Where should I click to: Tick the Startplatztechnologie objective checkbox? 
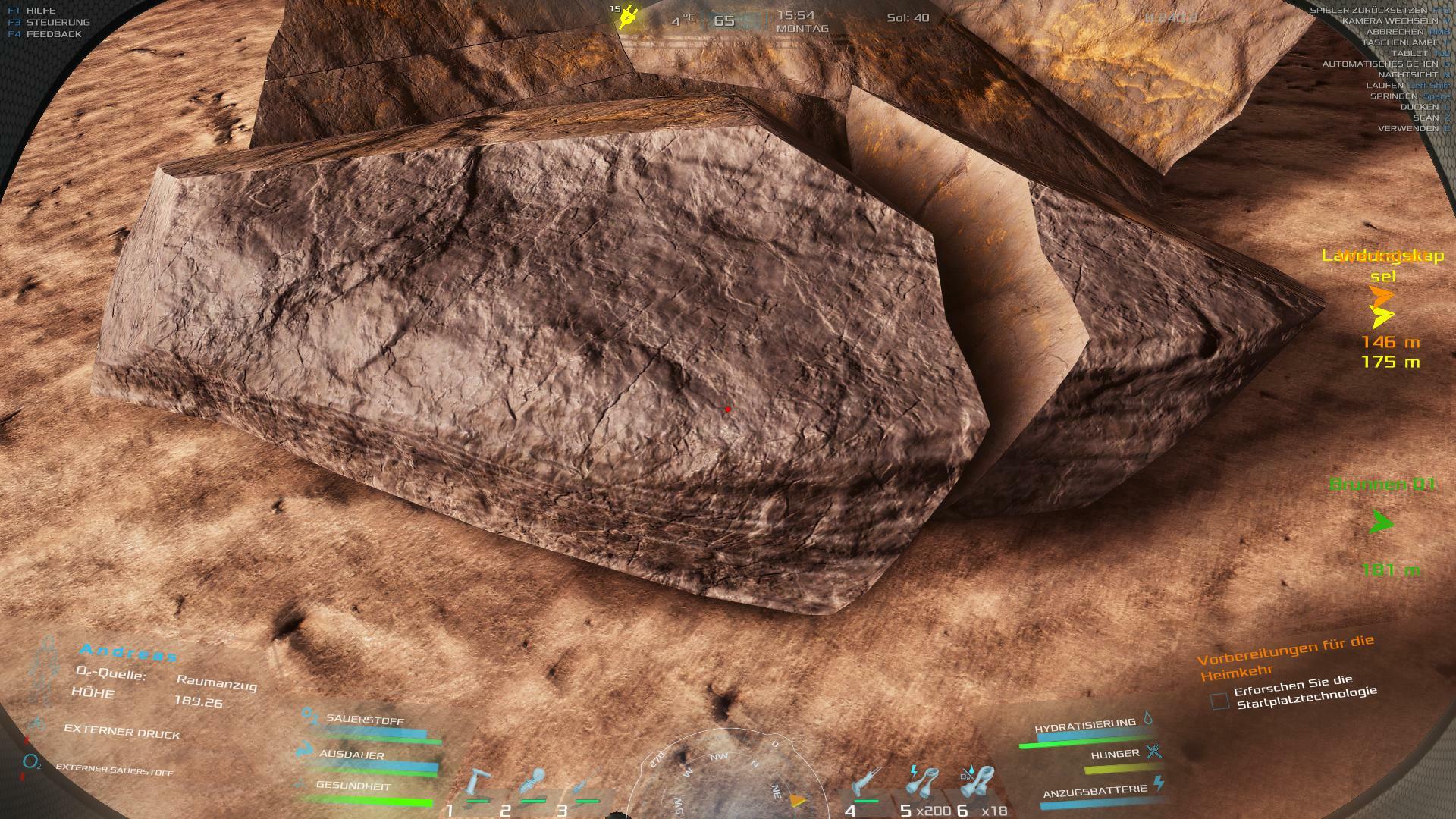pos(1219,701)
